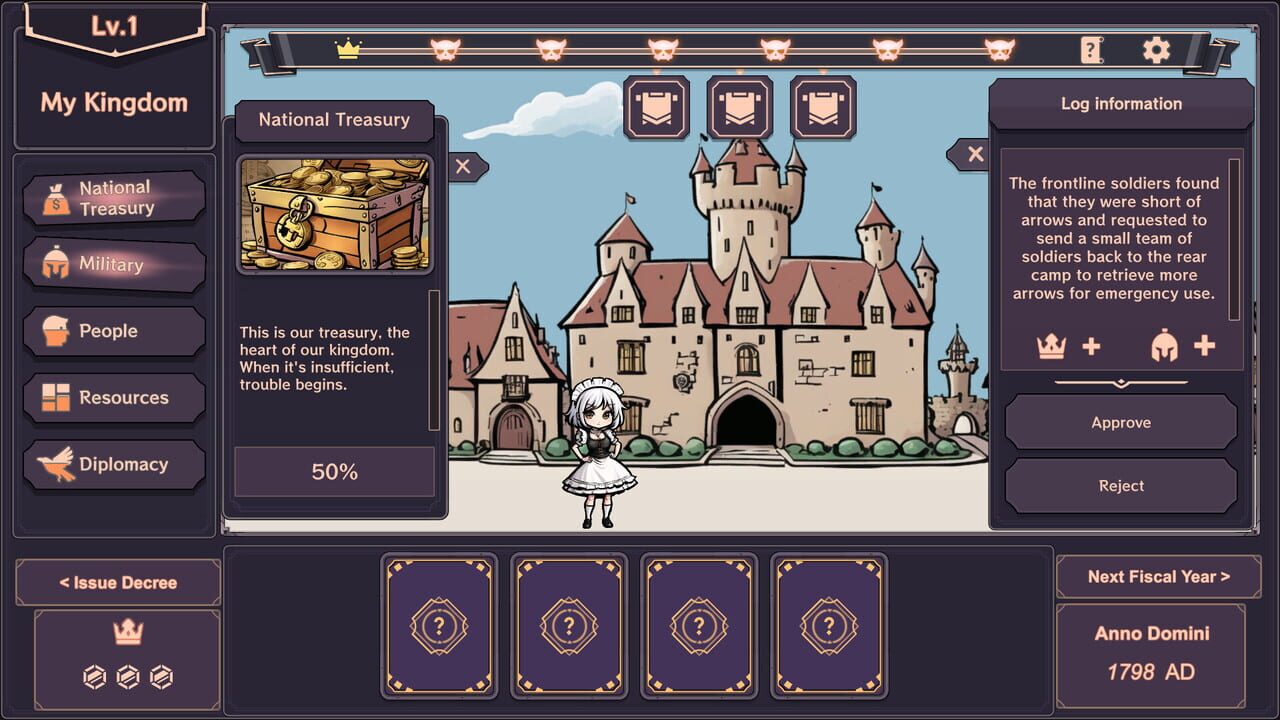Open the Diplomacy panel
1280x720 pixels.
coord(114,464)
